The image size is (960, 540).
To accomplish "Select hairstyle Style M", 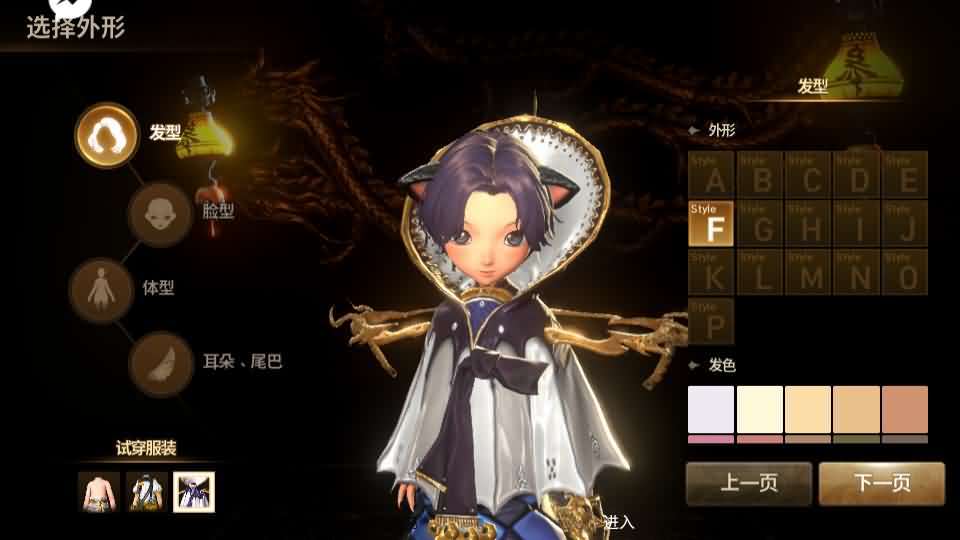I will click(x=810, y=273).
